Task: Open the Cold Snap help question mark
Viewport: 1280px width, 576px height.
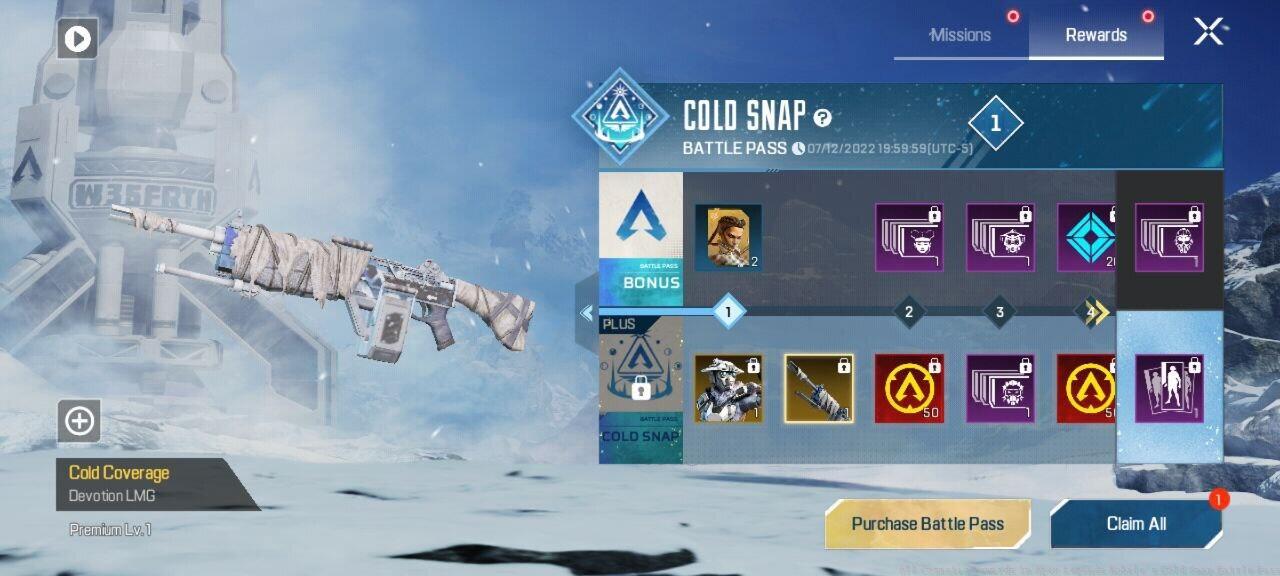Action: click(x=822, y=118)
